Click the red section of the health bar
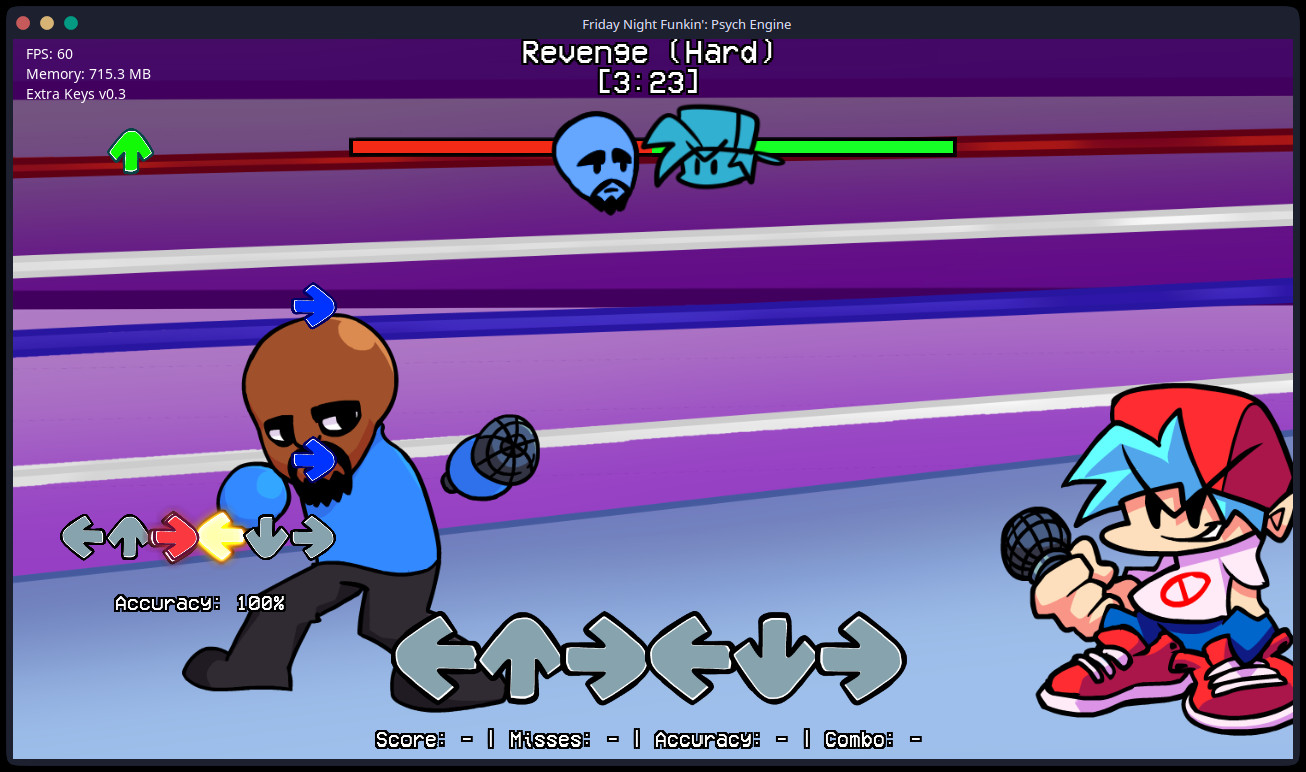Image resolution: width=1306 pixels, height=772 pixels. tap(450, 146)
